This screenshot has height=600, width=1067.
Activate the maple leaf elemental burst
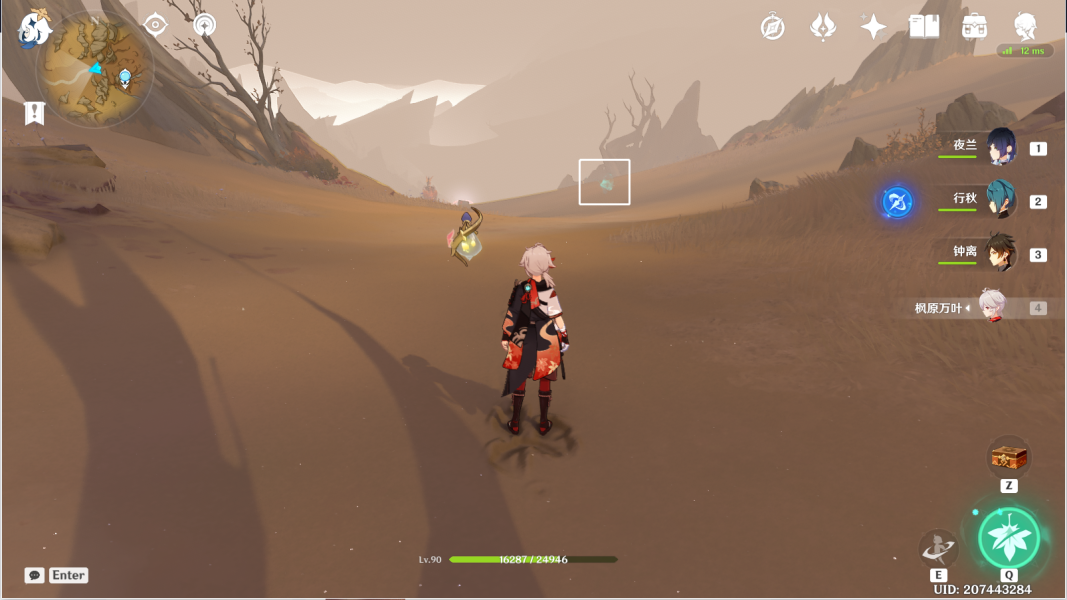point(1008,537)
